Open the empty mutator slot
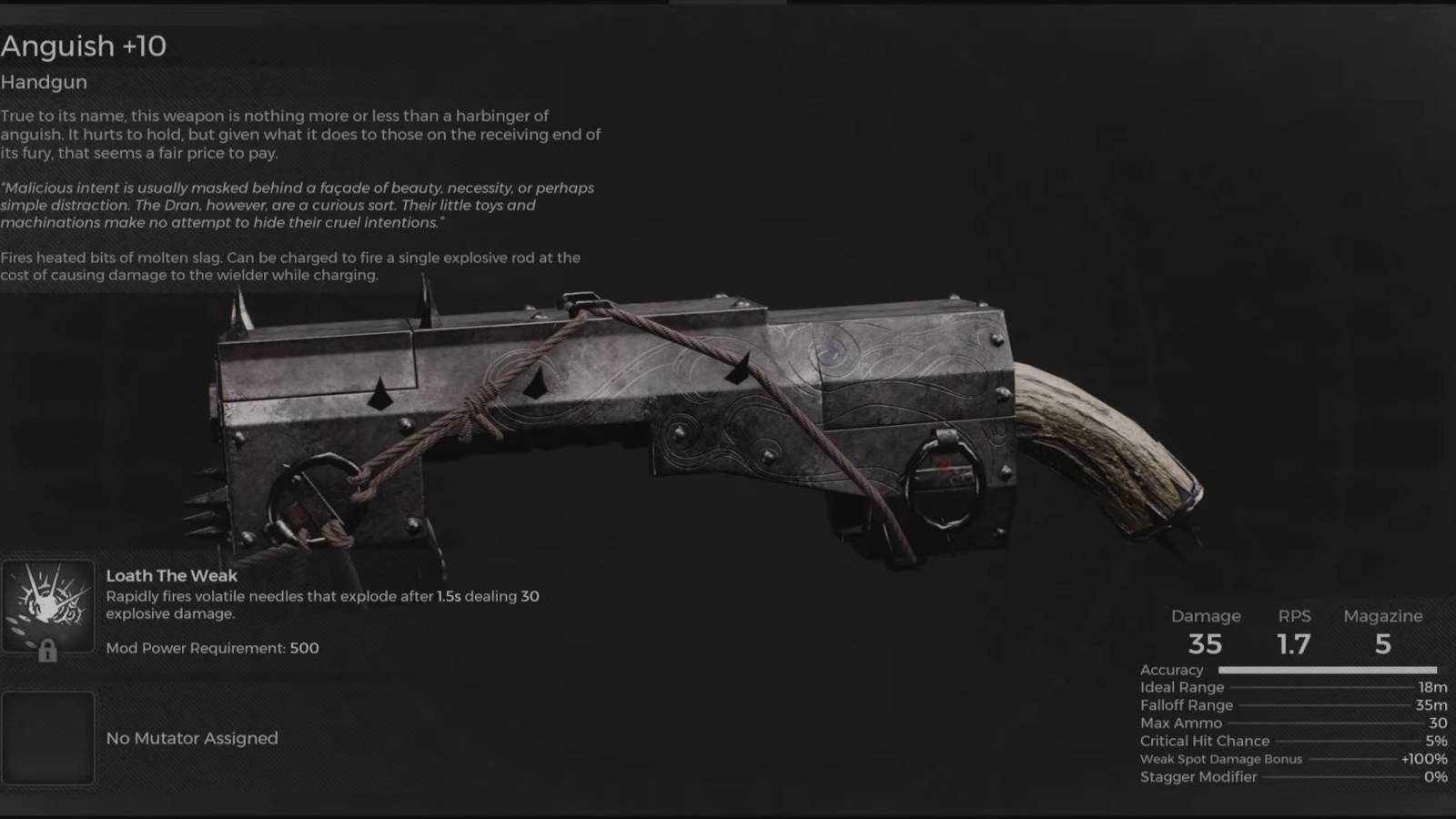This screenshot has height=819, width=1456. 49,738
